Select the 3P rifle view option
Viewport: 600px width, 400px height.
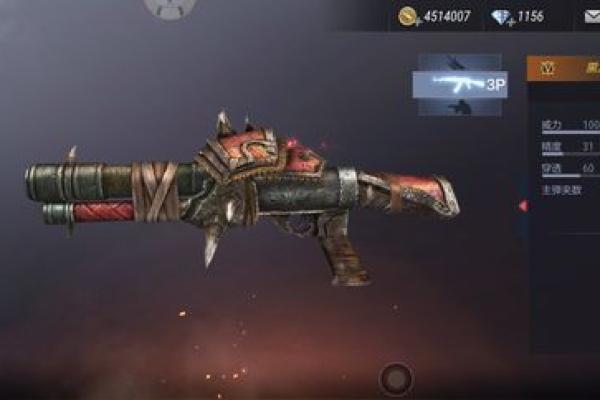pos(459,85)
